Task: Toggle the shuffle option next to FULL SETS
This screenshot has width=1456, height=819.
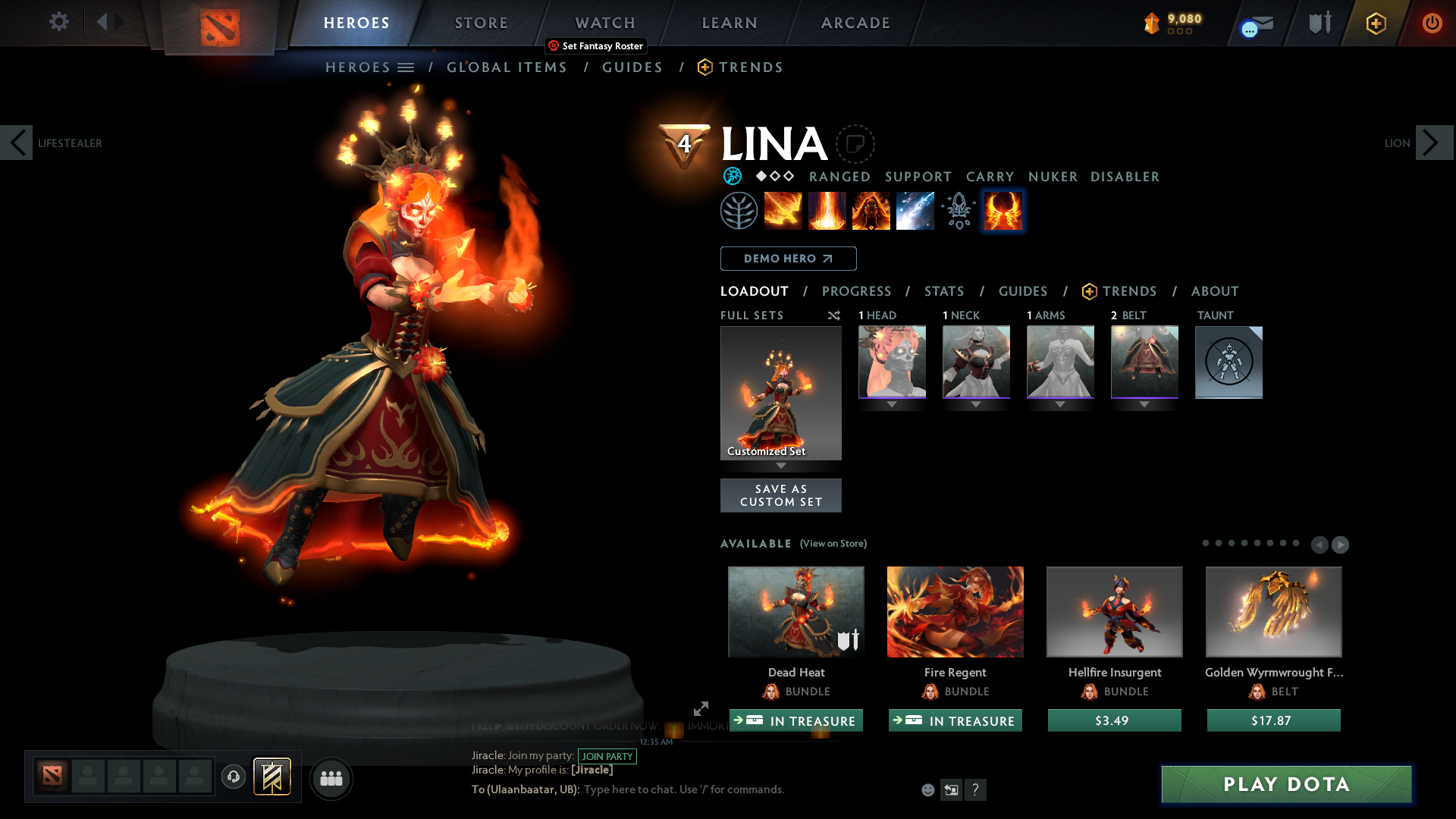Action: click(834, 315)
